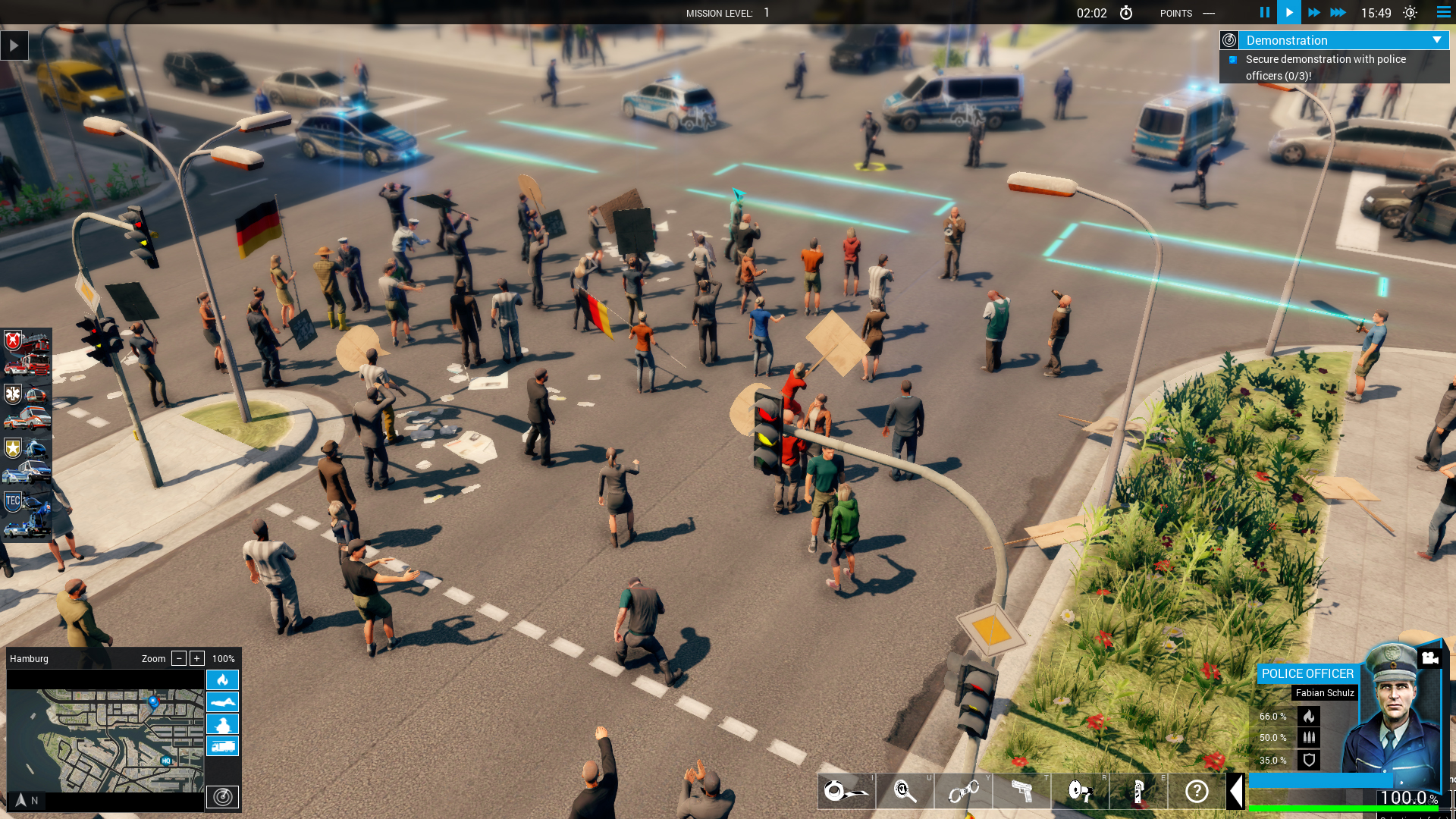The height and width of the screenshot is (819, 1456).
Task: Equip the pistol tool
Action: [x=1024, y=792]
